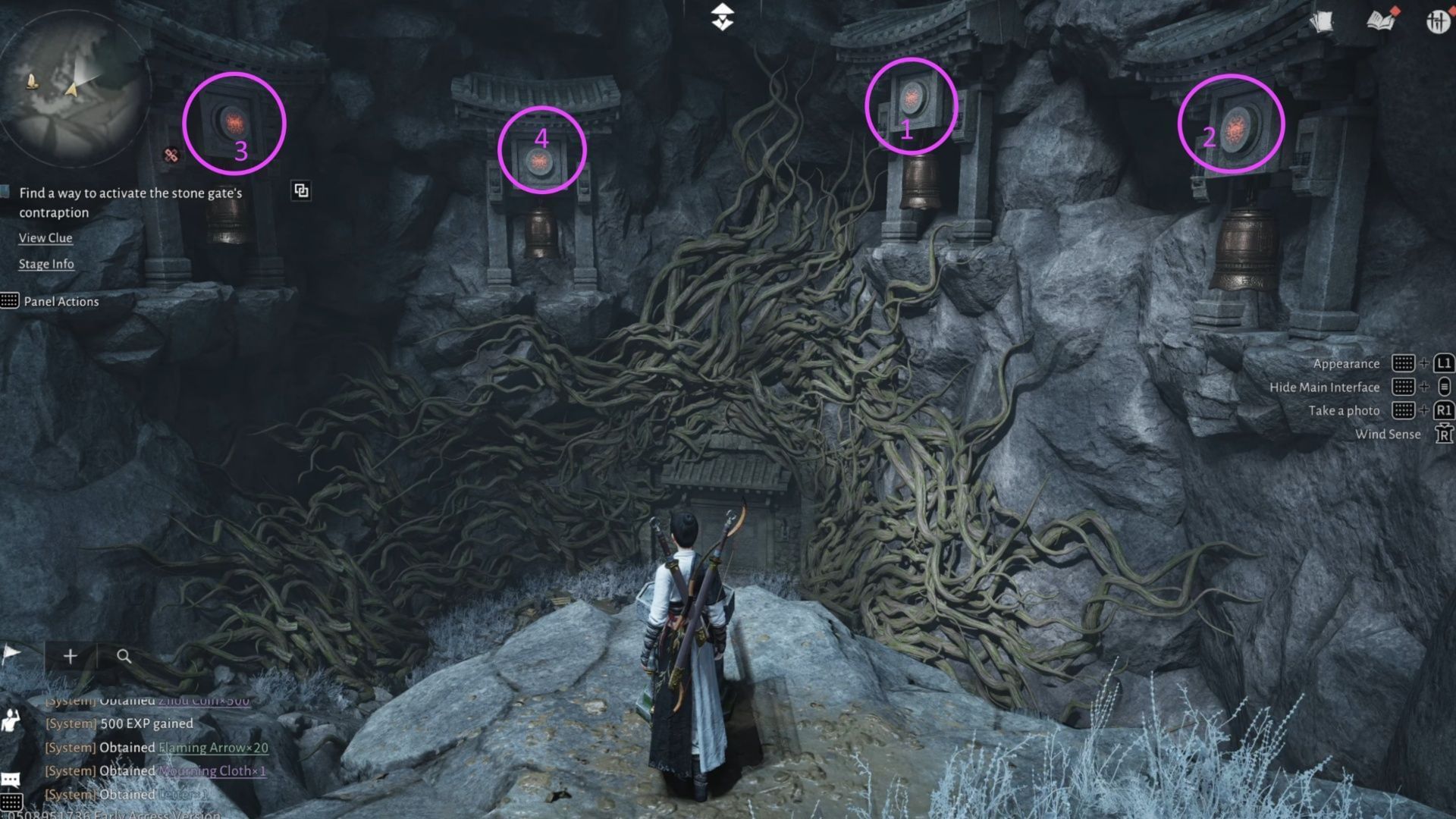This screenshot has height=819, width=1456.
Task: Toggle Hide Main Interface on the right panel
Action: click(x=1325, y=387)
